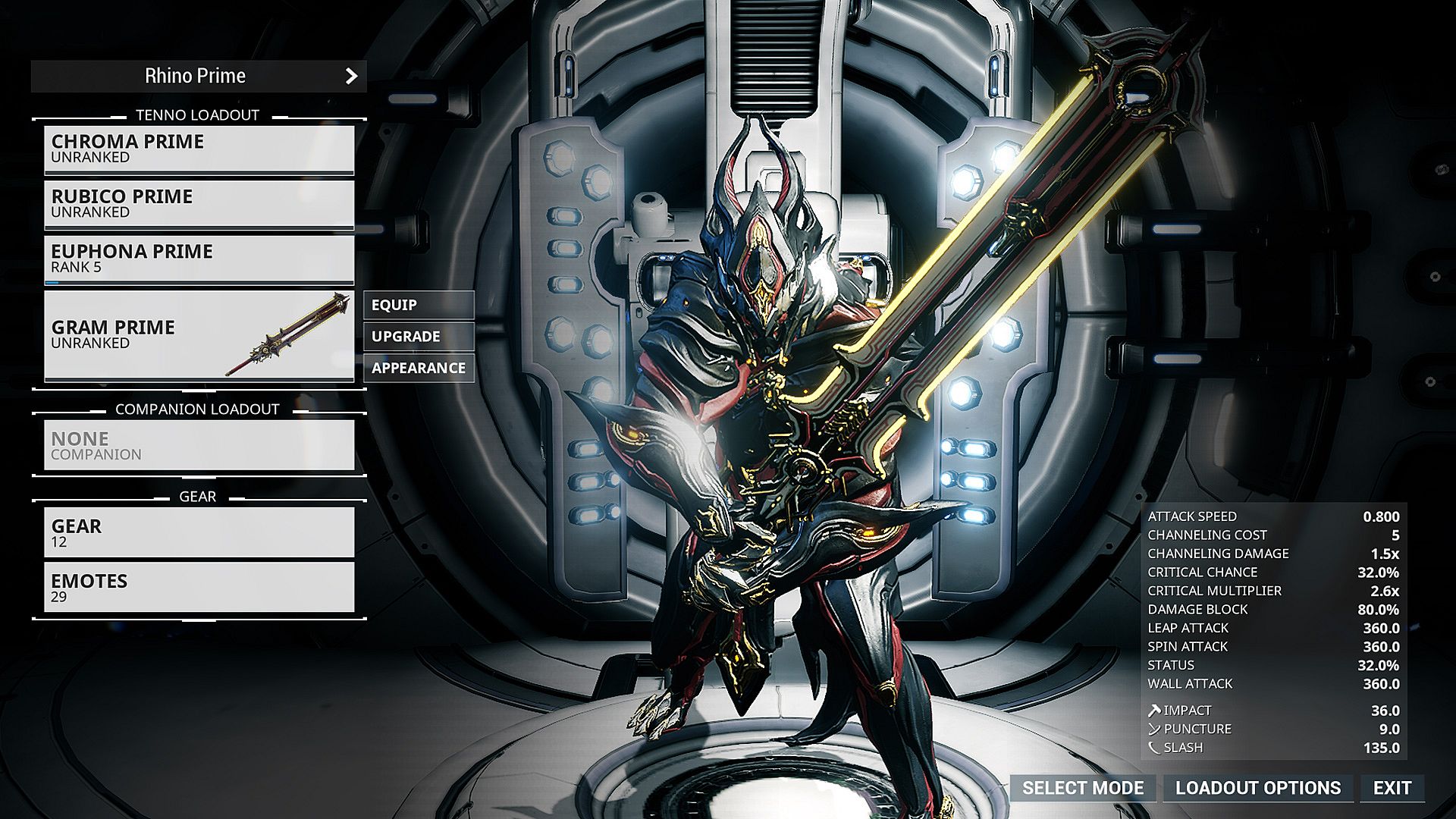Click the Gram Prime melee slot
Screen dimensions: 1456x819
(x=199, y=334)
